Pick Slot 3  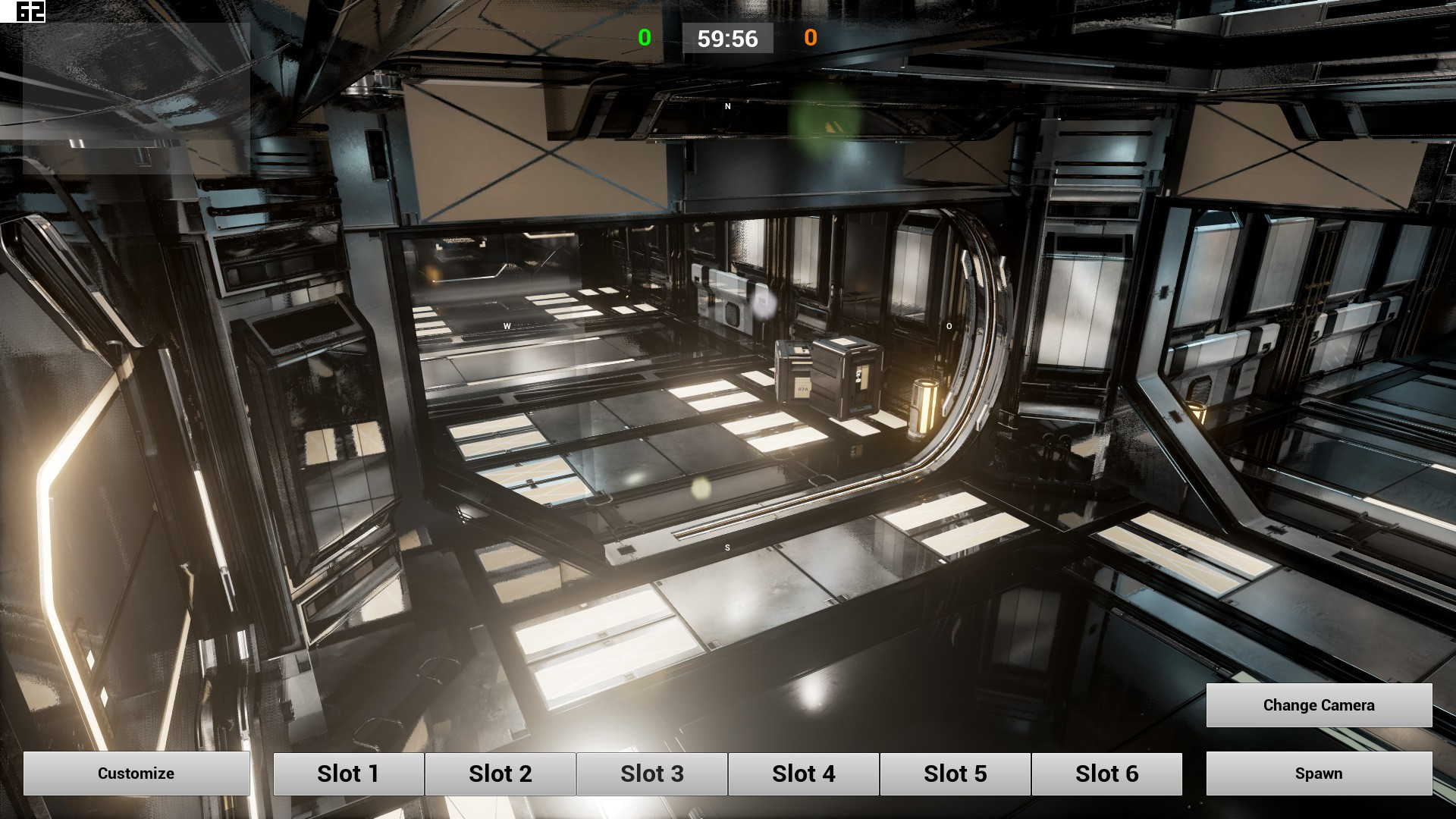point(652,773)
